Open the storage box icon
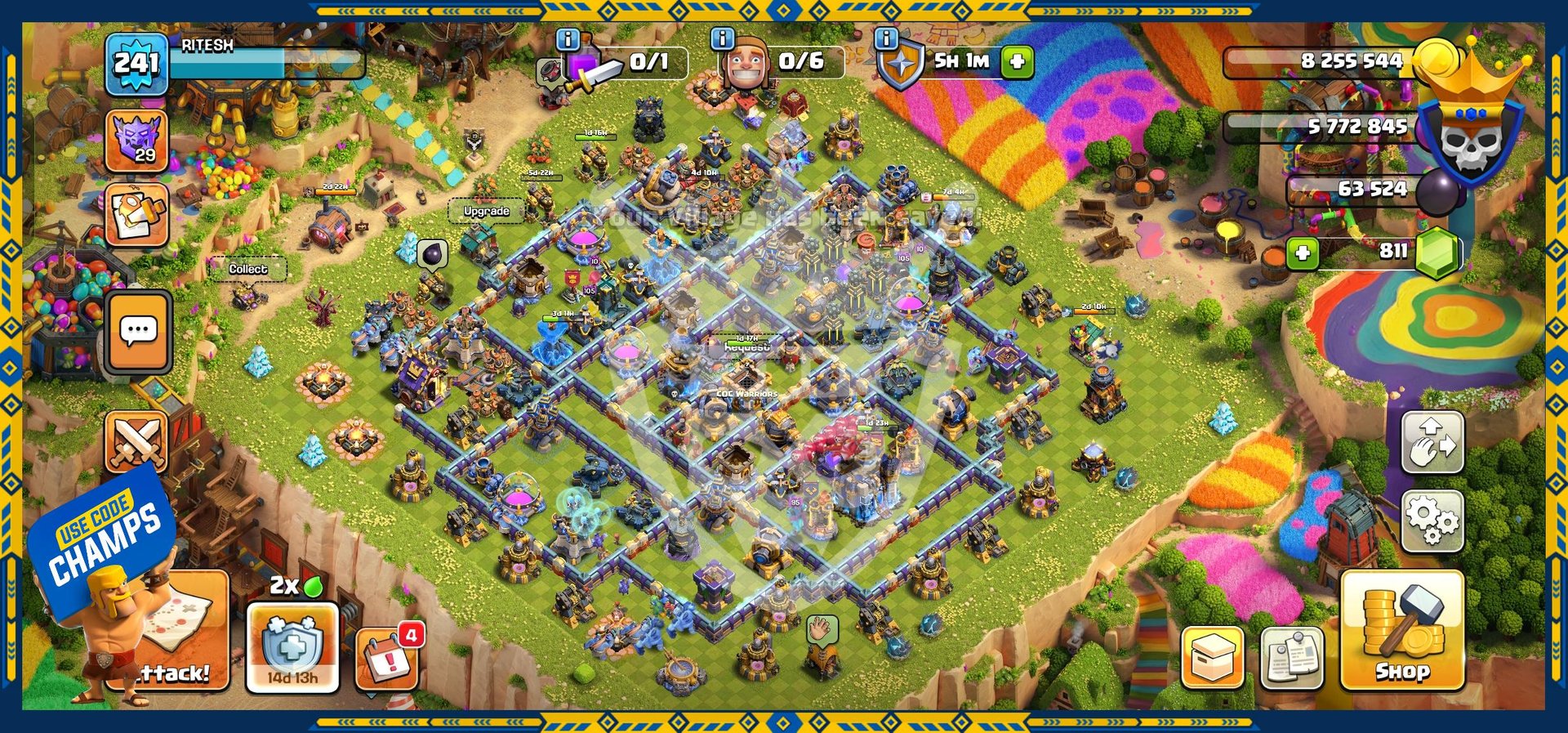Viewport: 1568px width, 733px height. 1213,657
